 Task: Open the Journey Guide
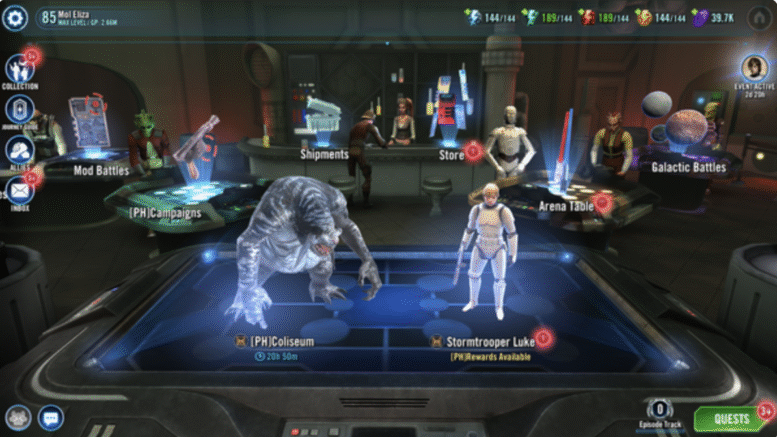tap(19, 111)
